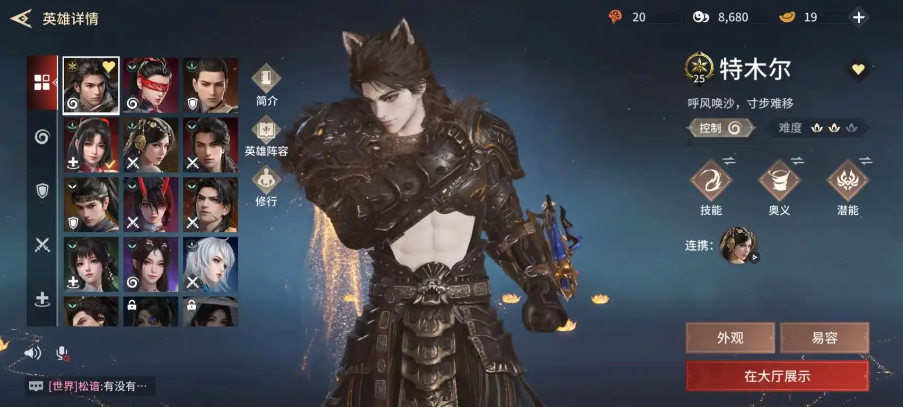The width and height of the screenshot is (903, 407).
Task: Open the 修行 training panel
Action: coord(266,183)
